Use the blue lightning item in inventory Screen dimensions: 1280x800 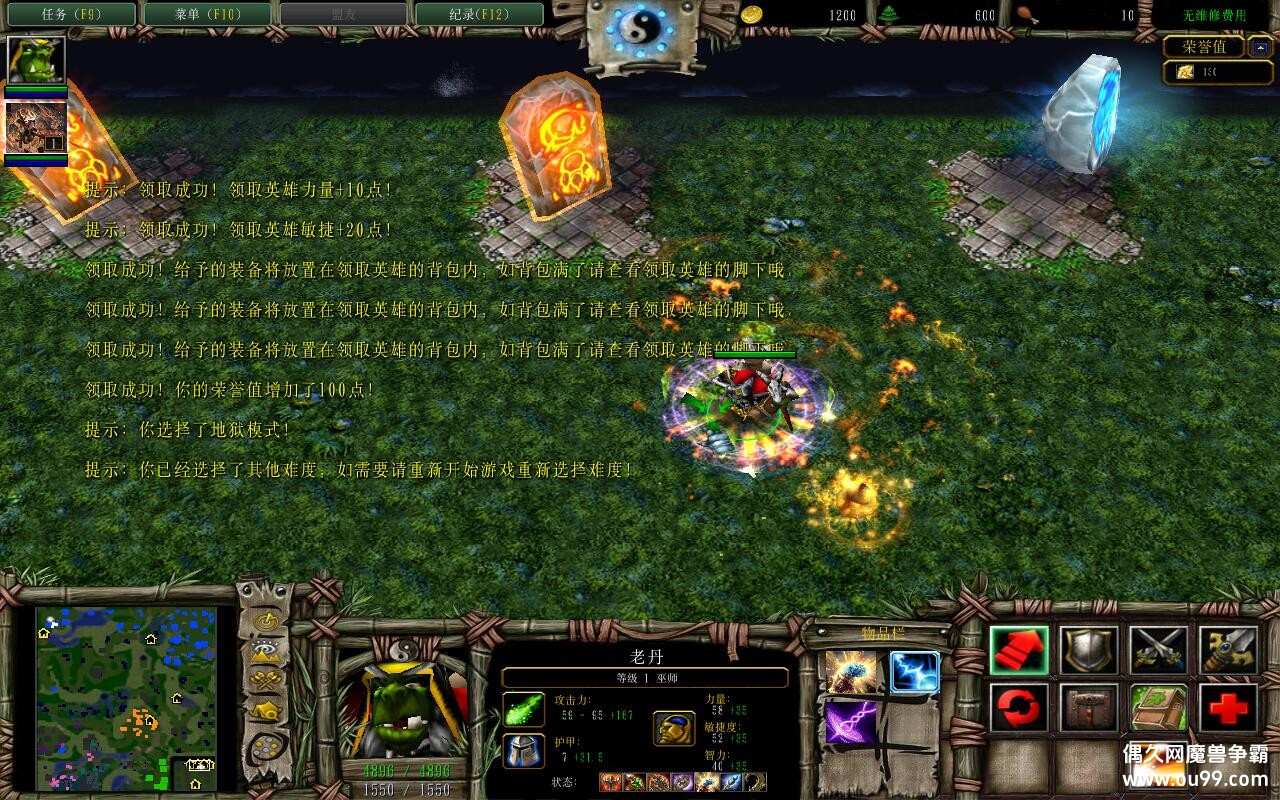click(916, 671)
